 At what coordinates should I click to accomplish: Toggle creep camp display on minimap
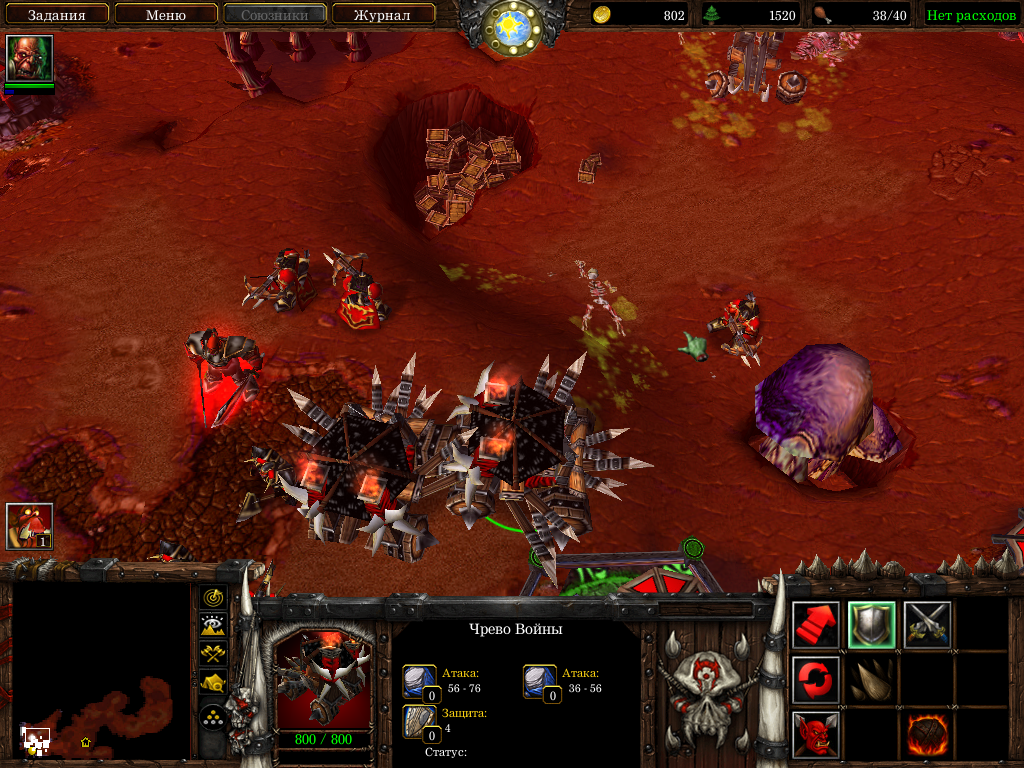tap(213, 683)
